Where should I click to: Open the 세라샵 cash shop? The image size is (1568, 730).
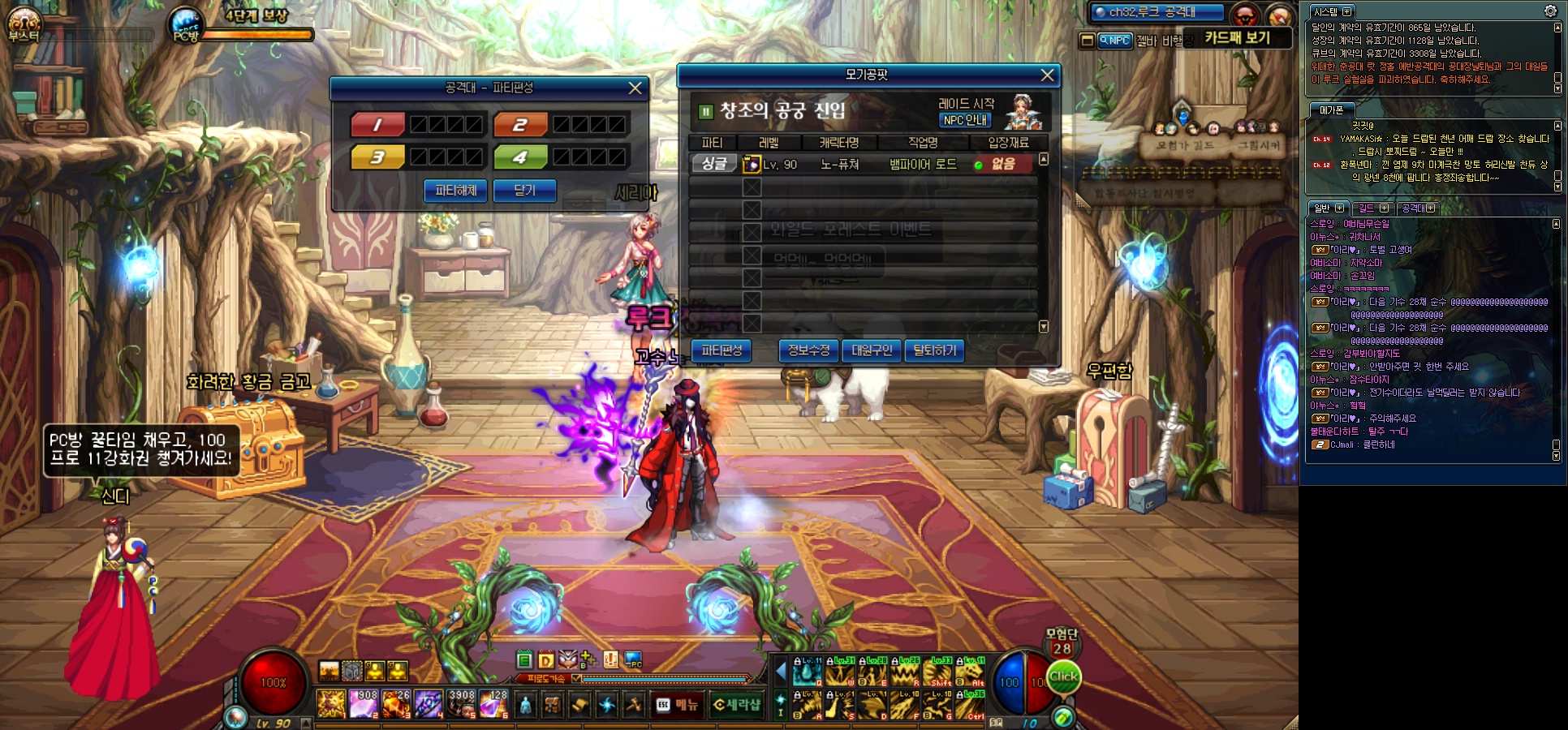click(737, 705)
